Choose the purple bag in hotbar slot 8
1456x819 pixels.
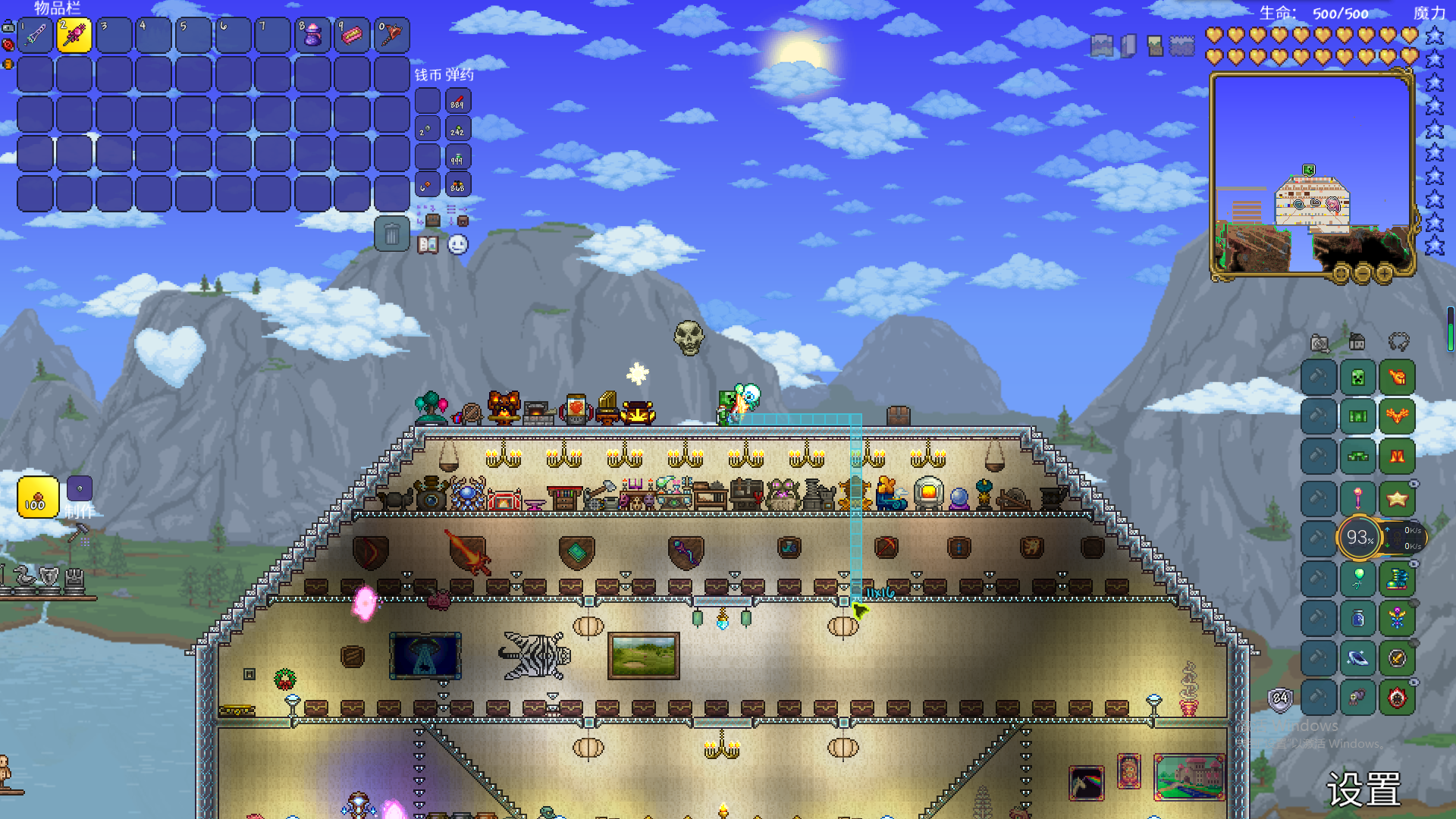pyautogui.click(x=312, y=35)
